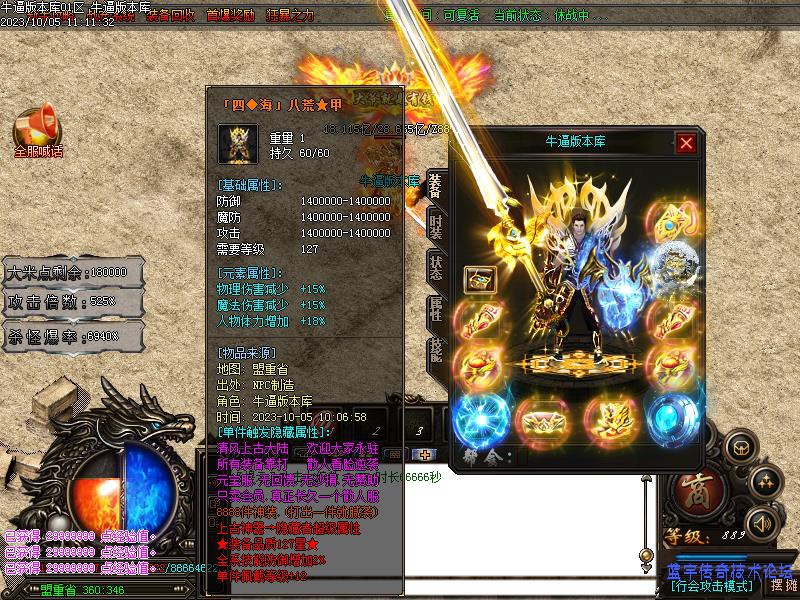Open the 狂暴之力 berserk power menu
Image resolution: width=800 pixels, height=600 pixels.
(x=288, y=16)
